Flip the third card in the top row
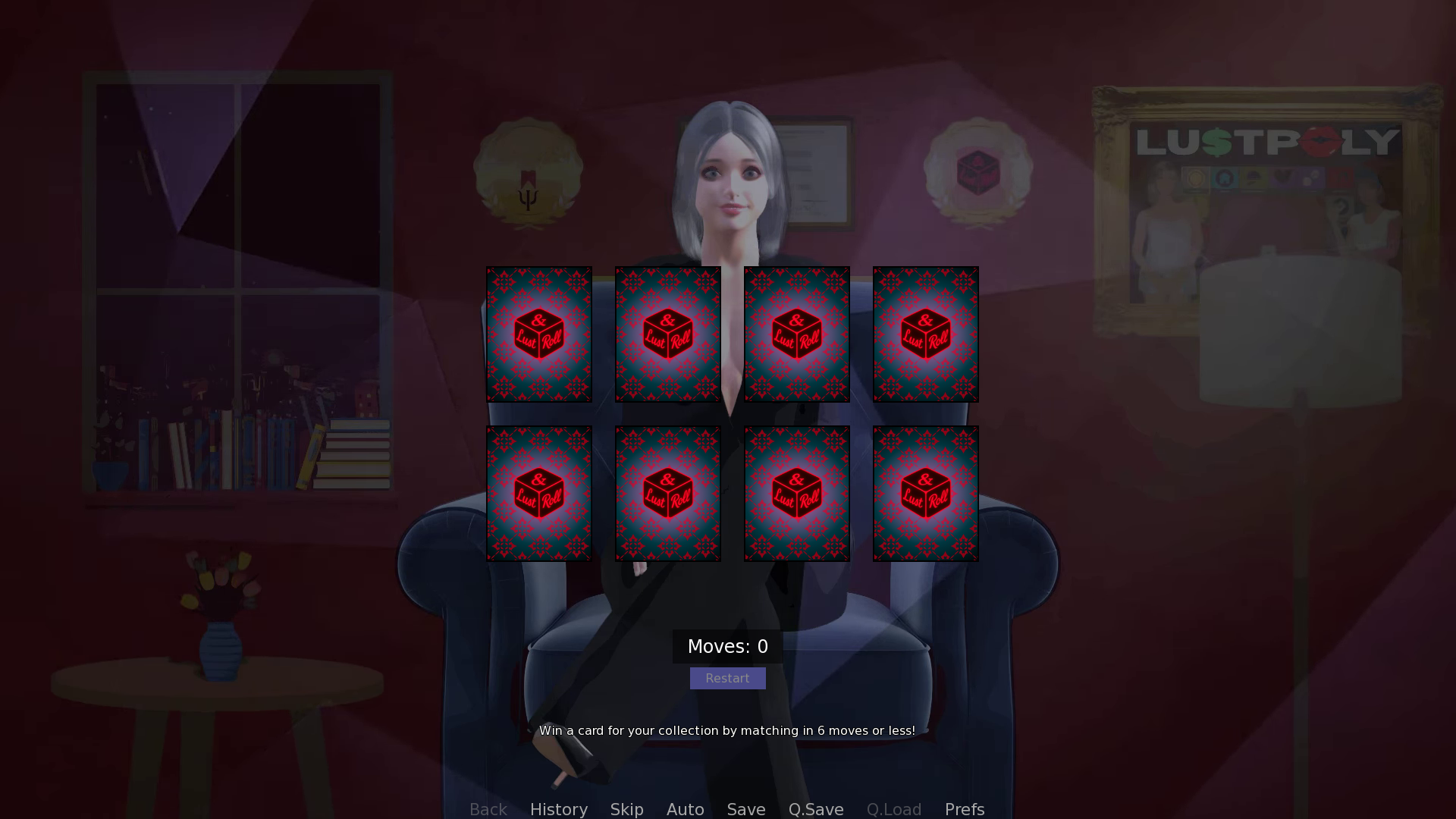The width and height of the screenshot is (1456, 819). pyautogui.click(x=797, y=334)
